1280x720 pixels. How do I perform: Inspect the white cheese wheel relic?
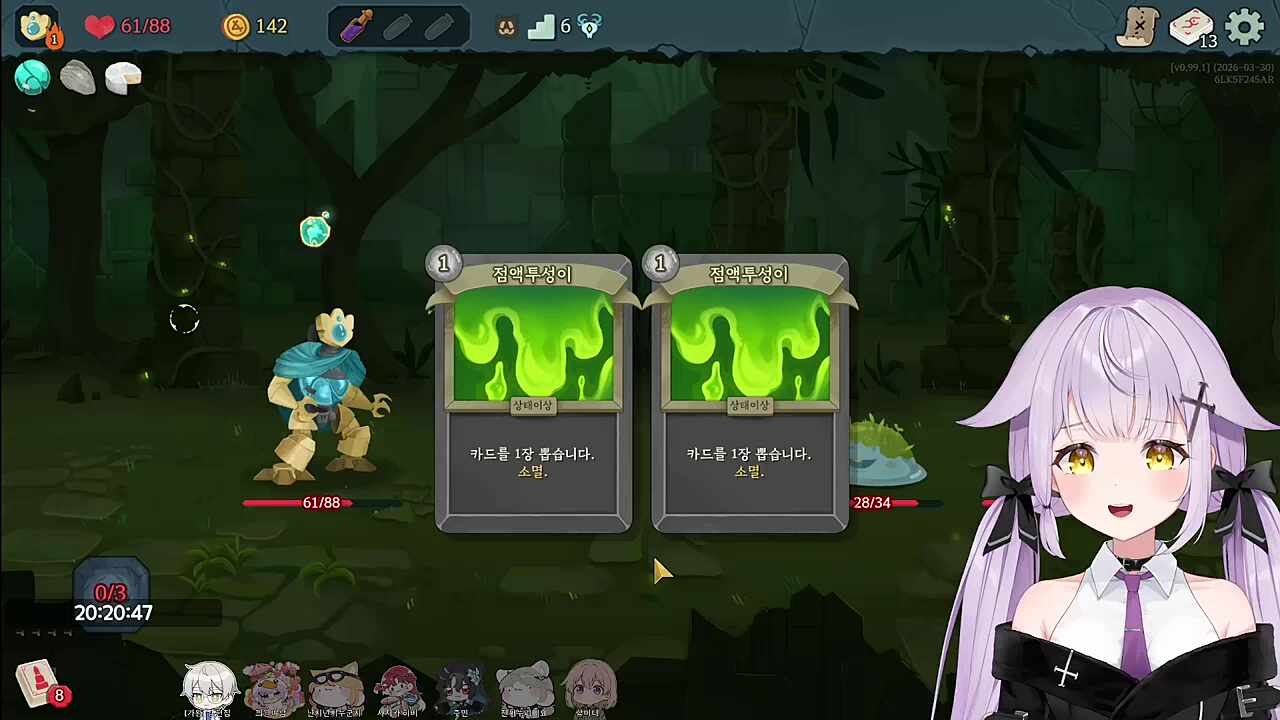pyautogui.click(x=123, y=77)
